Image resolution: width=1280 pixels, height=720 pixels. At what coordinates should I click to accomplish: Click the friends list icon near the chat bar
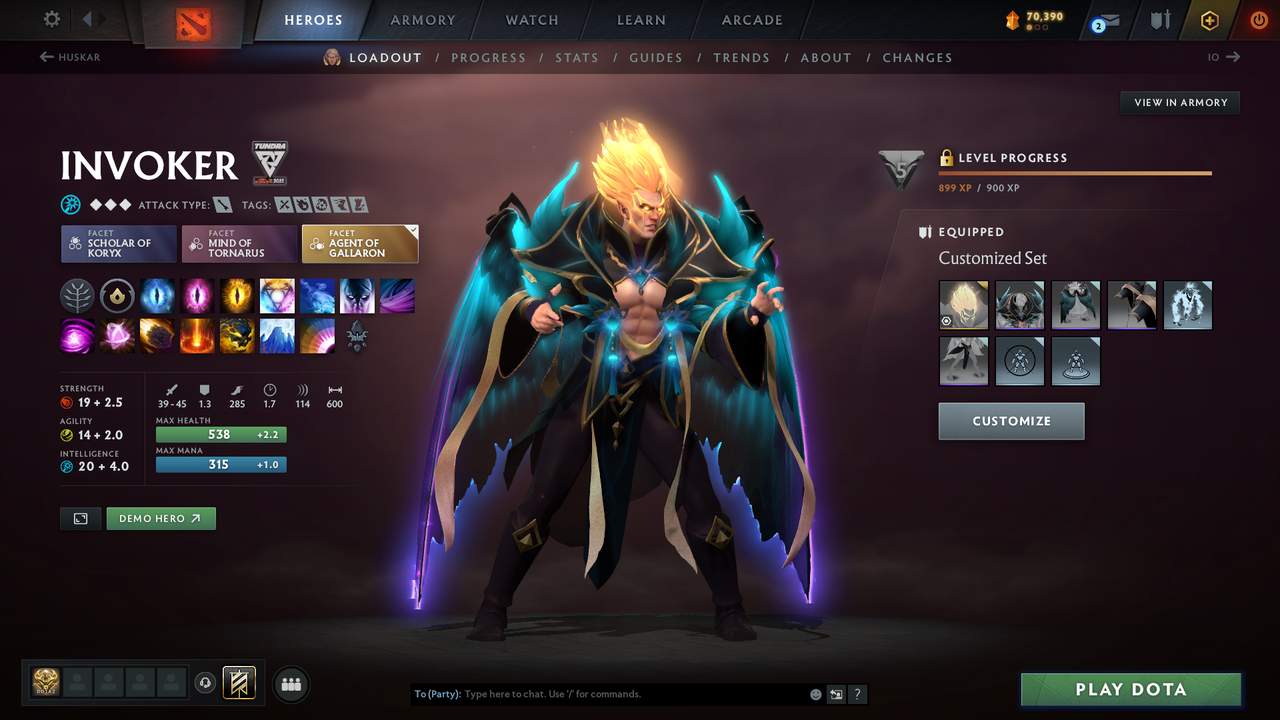tap(290, 683)
